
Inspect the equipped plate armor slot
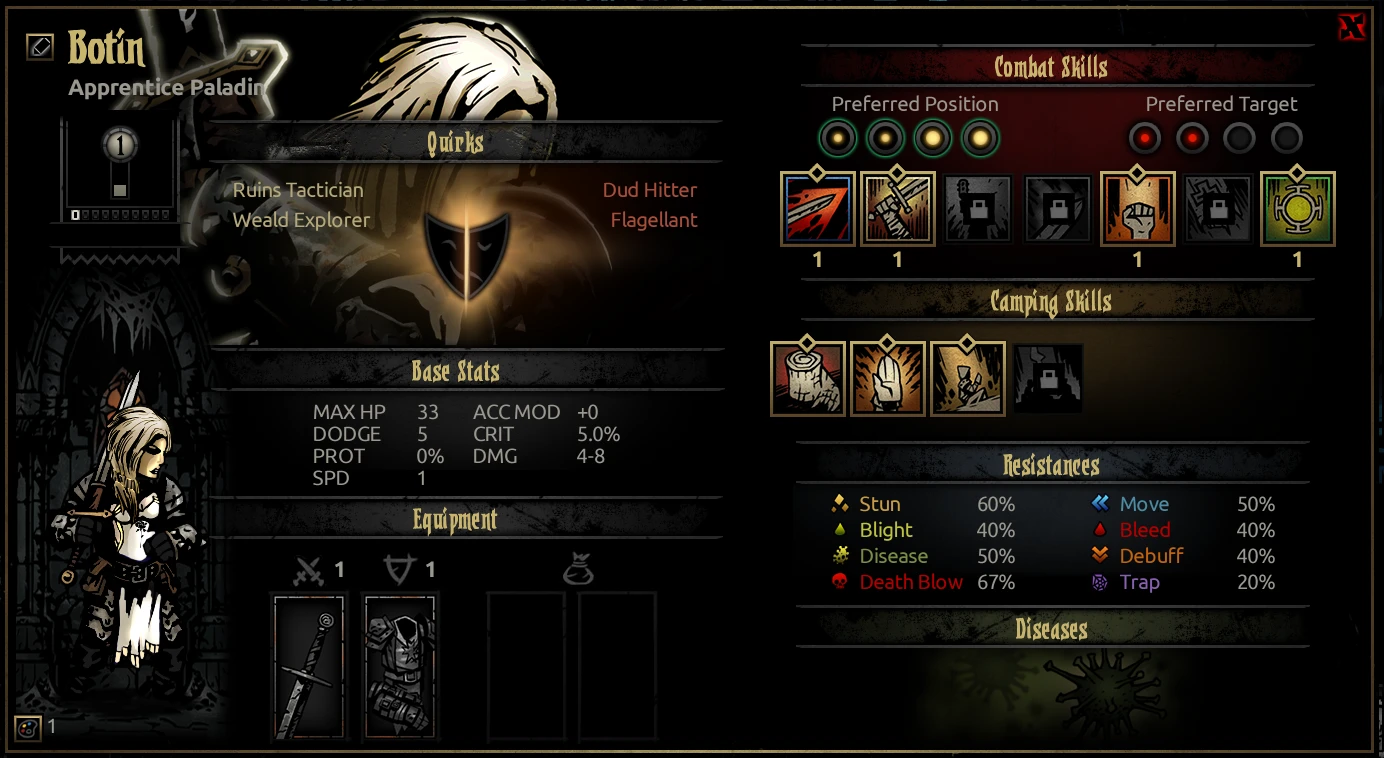click(400, 667)
